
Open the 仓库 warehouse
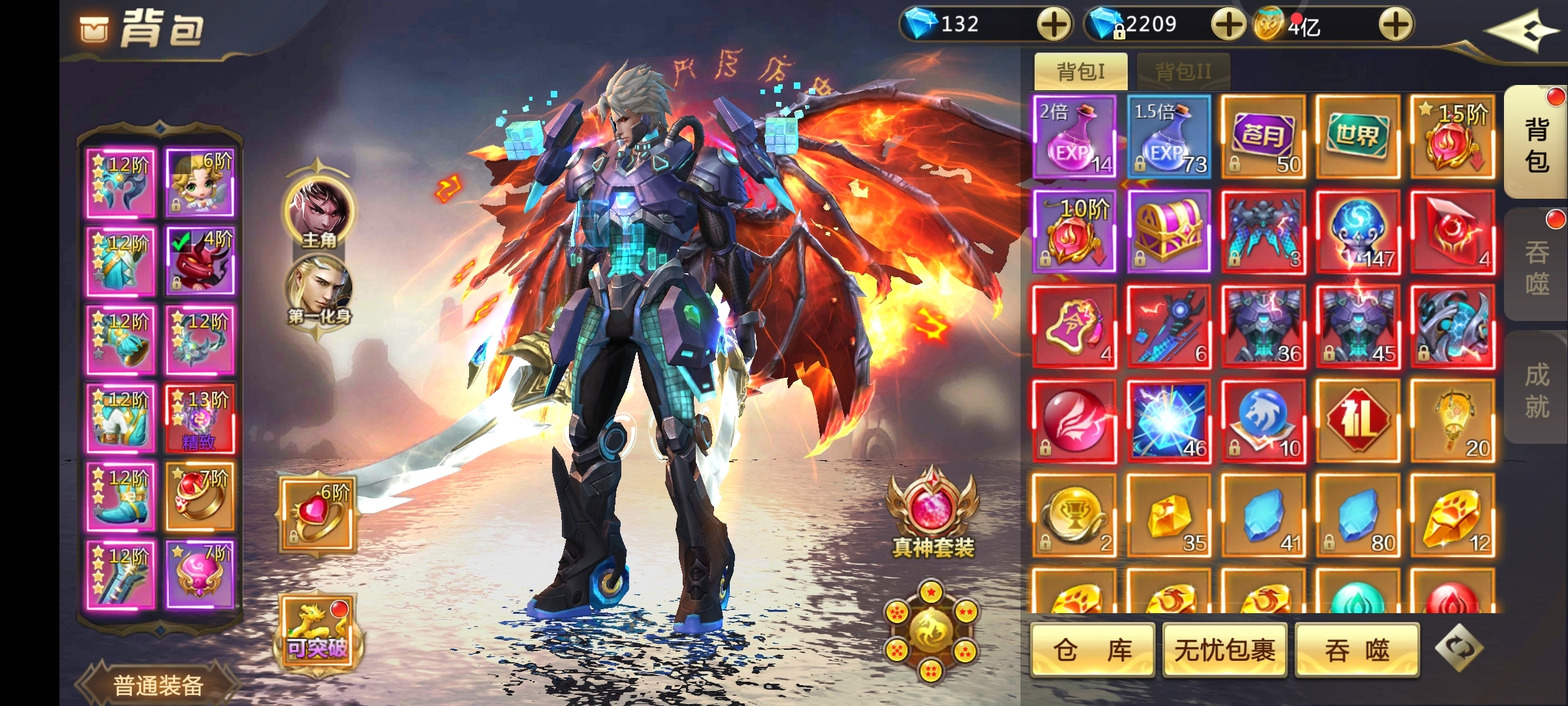click(x=1092, y=650)
